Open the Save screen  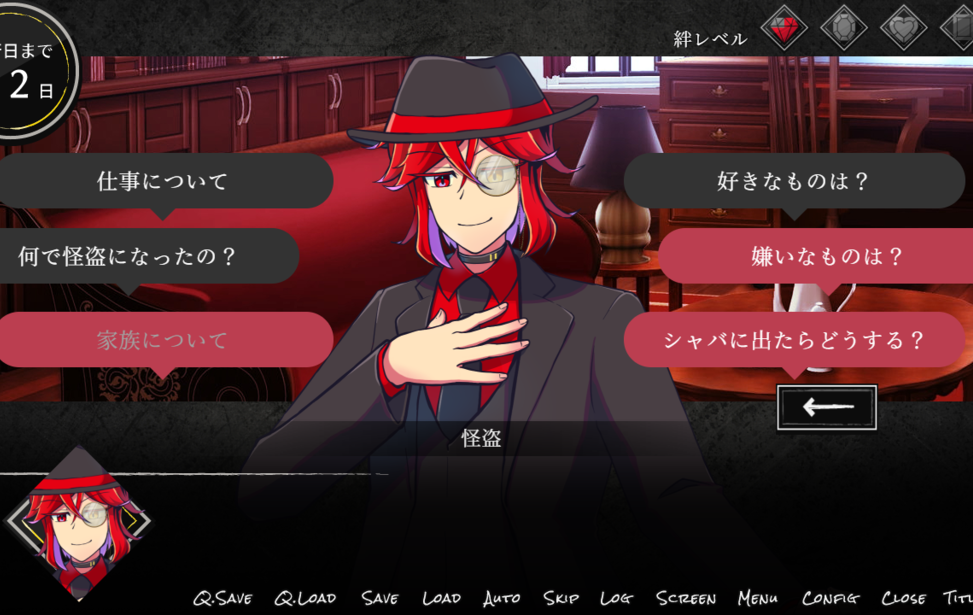click(380, 598)
